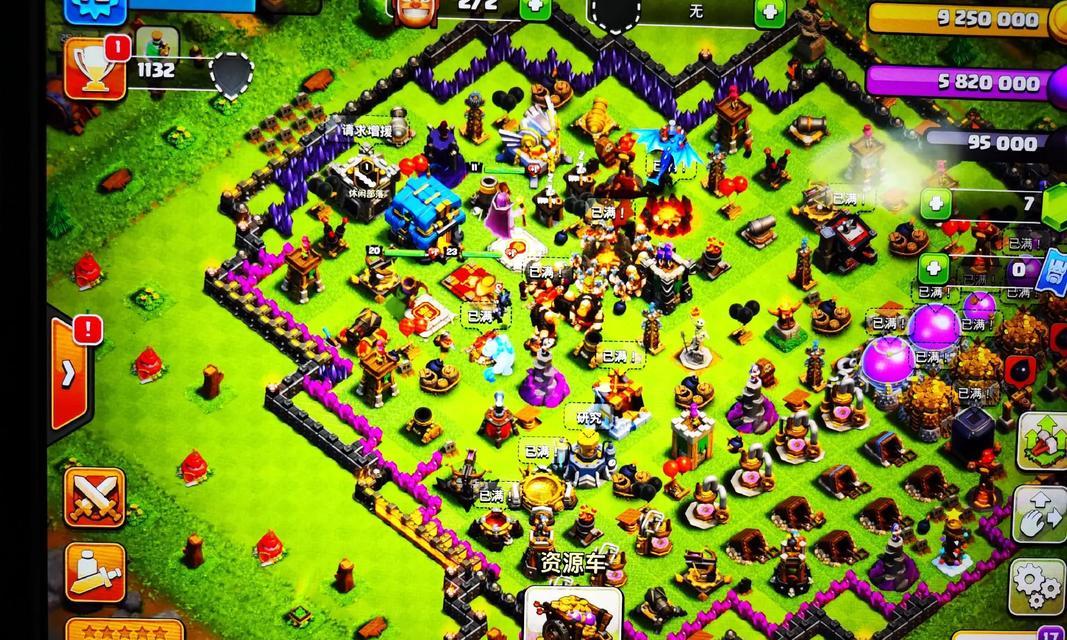
Task: Select the dashed shield icon under the trophies
Action: [231, 76]
